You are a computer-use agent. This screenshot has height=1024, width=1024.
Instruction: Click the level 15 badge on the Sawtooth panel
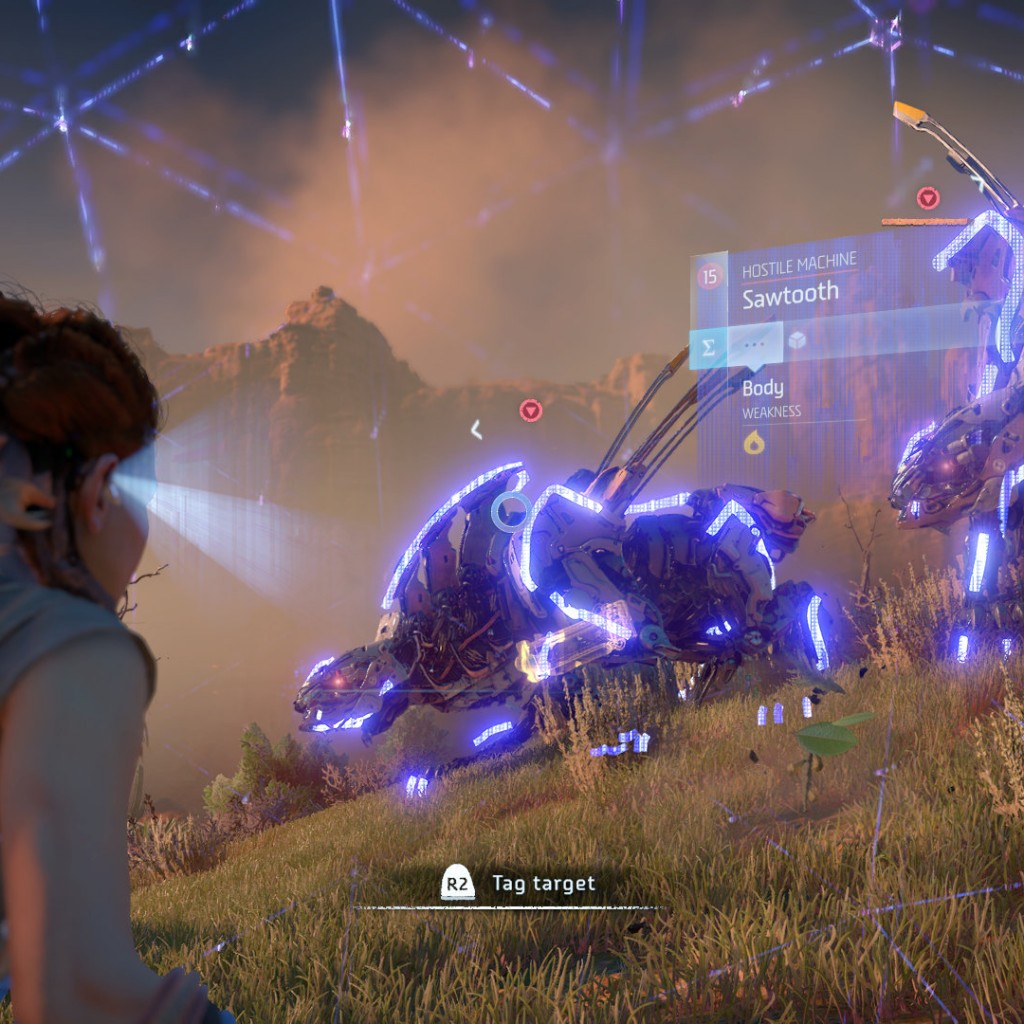(710, 276)
